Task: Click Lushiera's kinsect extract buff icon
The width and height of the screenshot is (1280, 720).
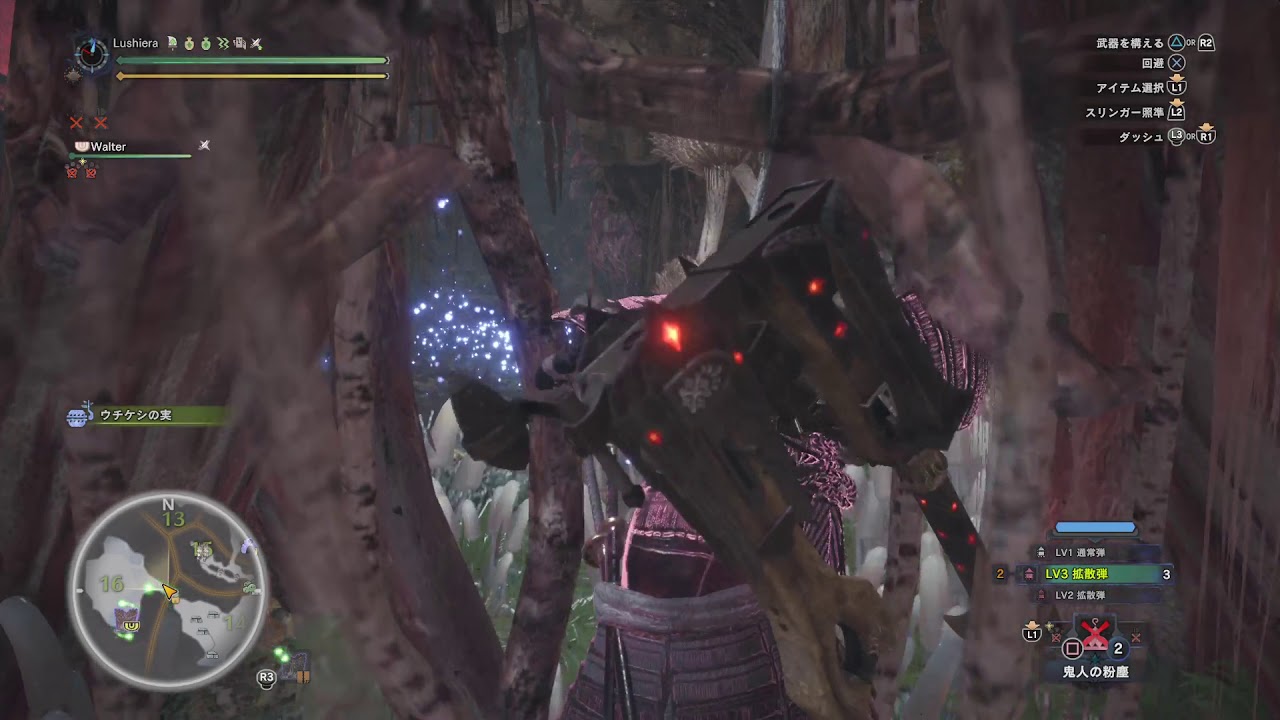Action: 172,44
